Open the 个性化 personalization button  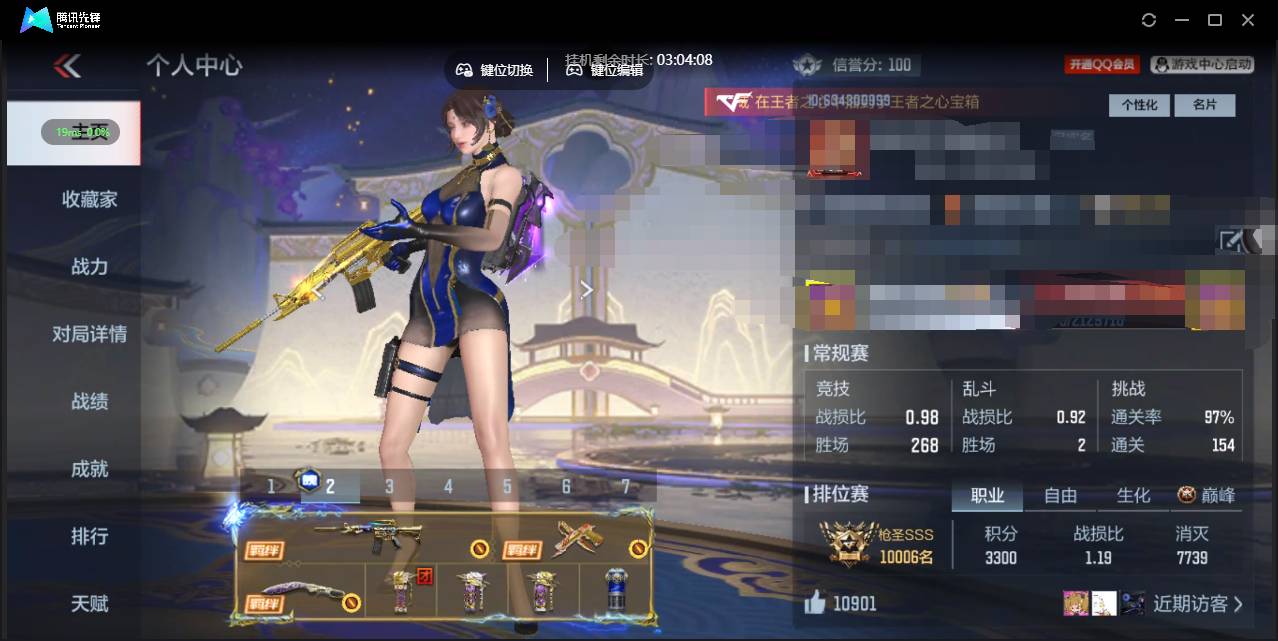(1138, 105)
